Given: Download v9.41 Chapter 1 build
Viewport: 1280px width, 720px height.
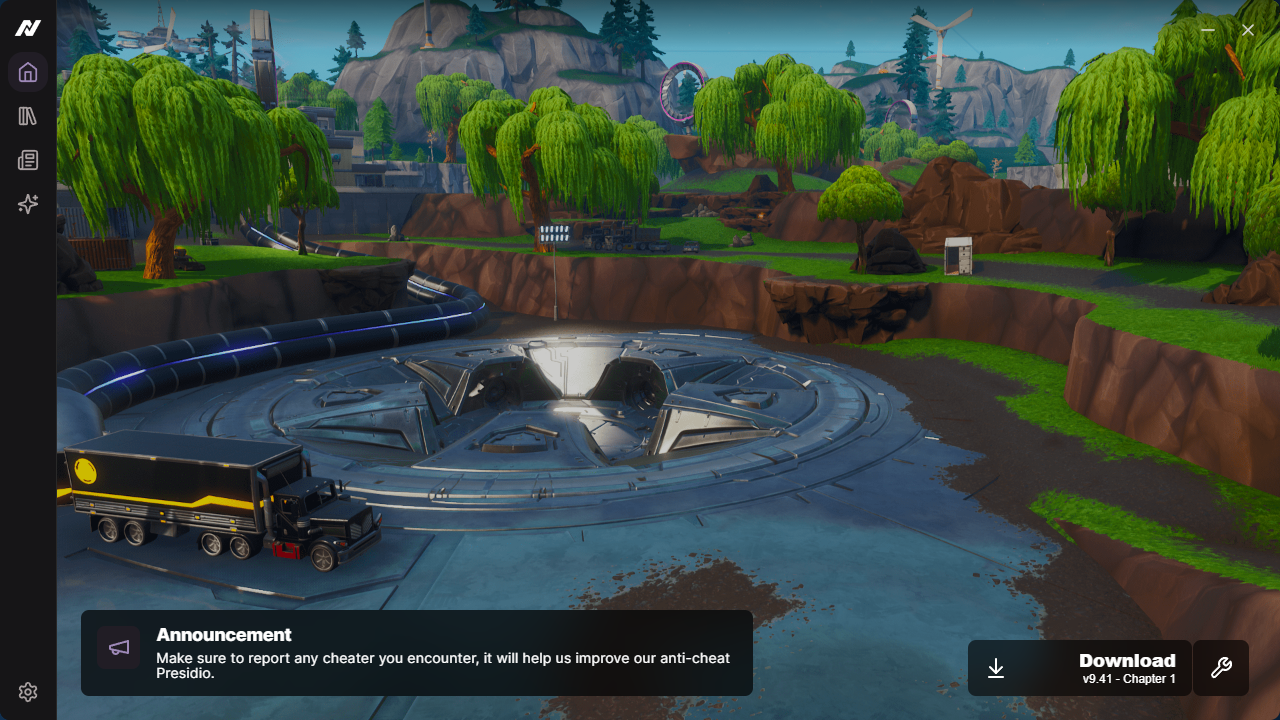Looking at the screenshot, I should pos(1079,668).
